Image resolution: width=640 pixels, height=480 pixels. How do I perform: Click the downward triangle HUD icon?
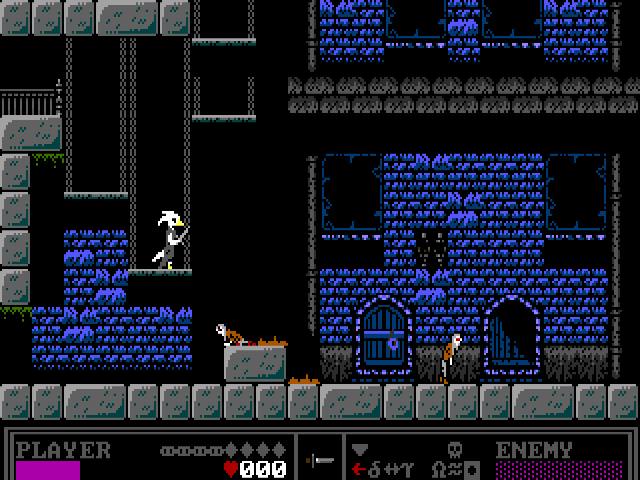pos(360,449)
